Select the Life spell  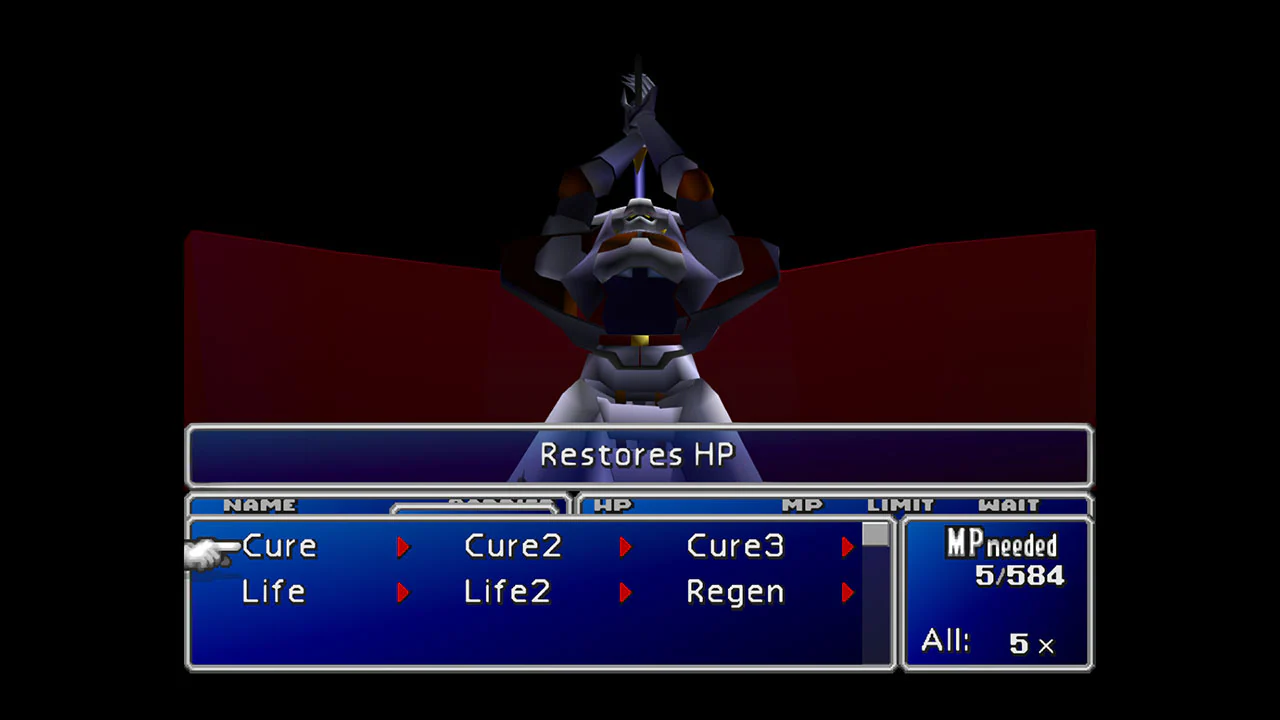point(273,592)
